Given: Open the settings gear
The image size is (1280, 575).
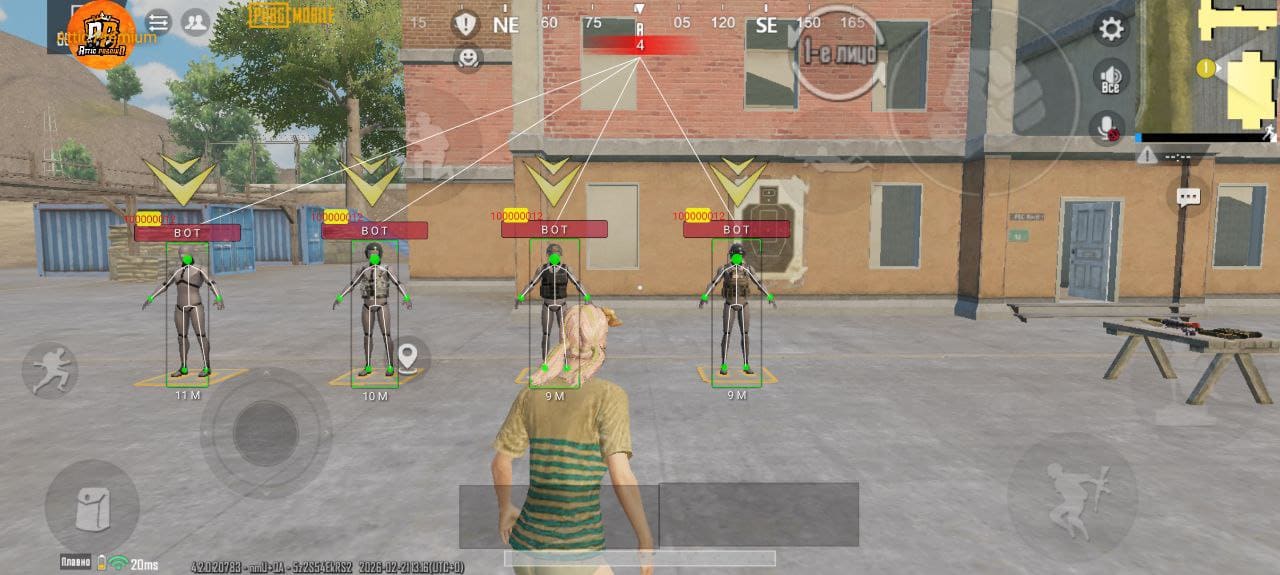Looking at the screenshot, I should 1111,28.
